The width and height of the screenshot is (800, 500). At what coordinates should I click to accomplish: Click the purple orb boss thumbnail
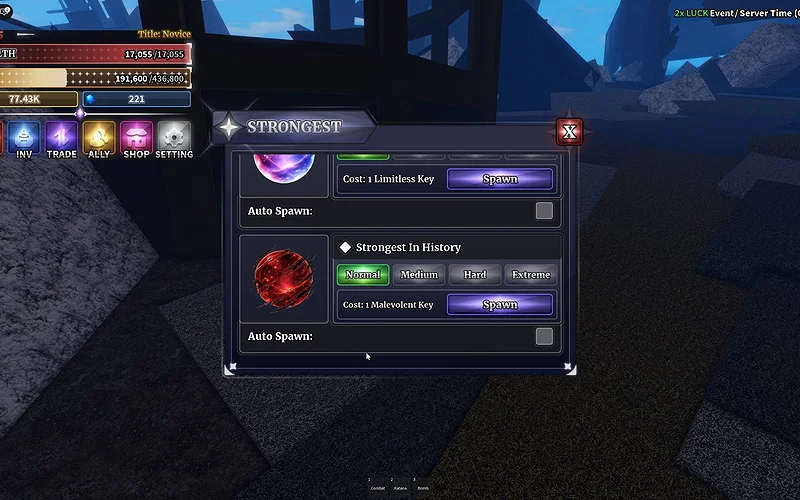(284, 167)
